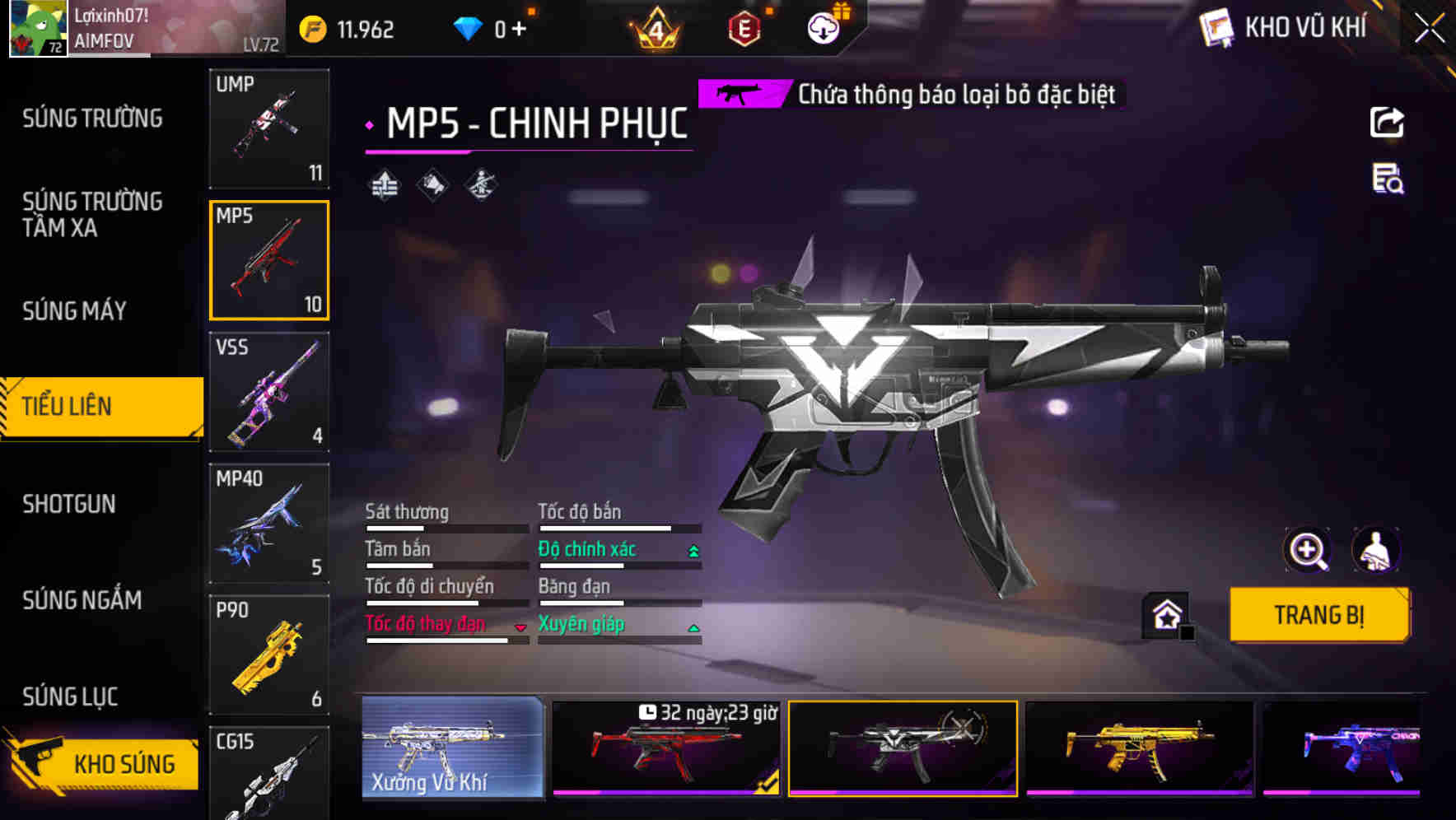Close the weapon armory screen
Viewport: 1456px width, 820px height.
(1429, 29)
